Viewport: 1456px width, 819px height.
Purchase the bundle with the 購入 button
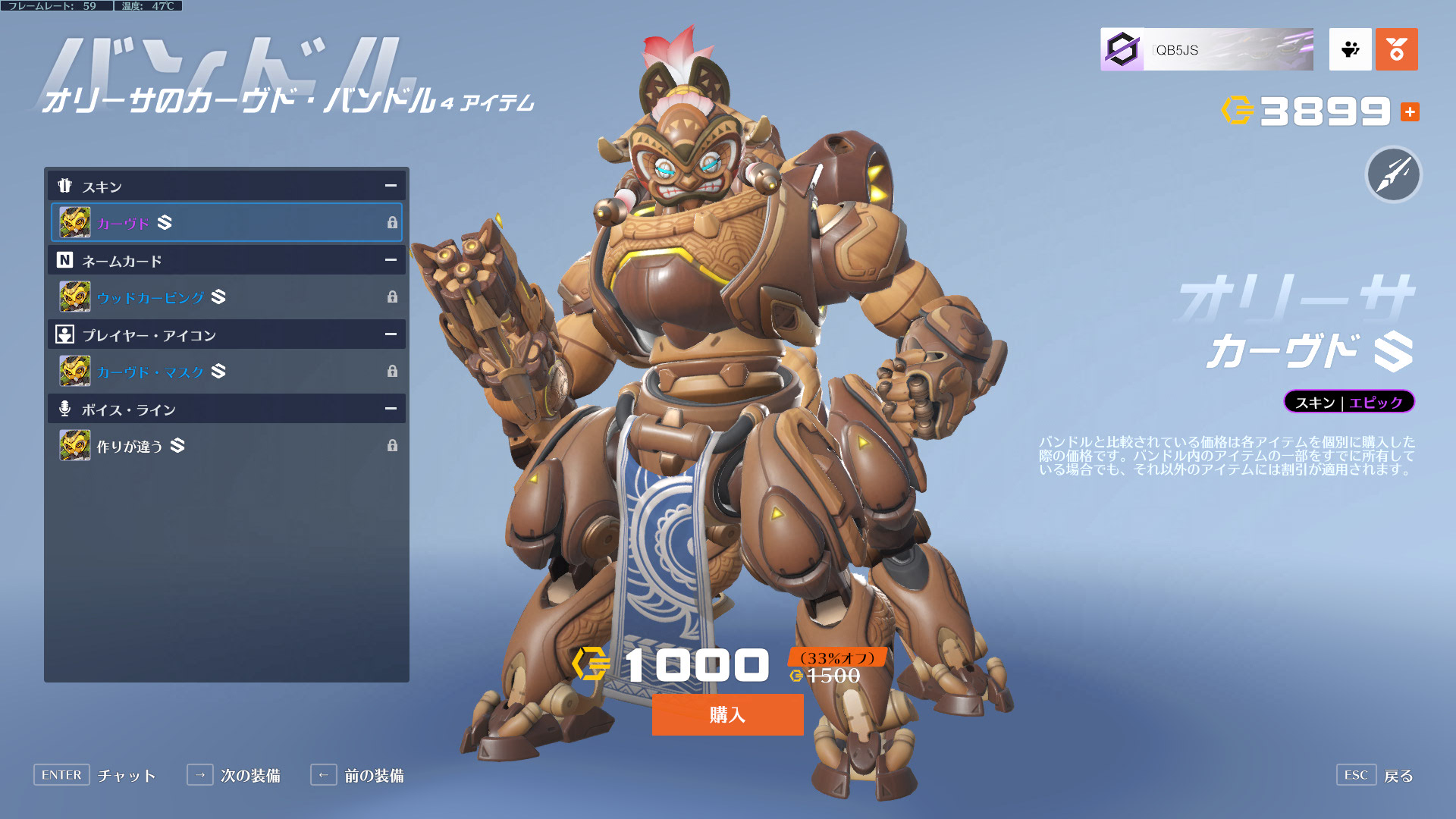727,714
